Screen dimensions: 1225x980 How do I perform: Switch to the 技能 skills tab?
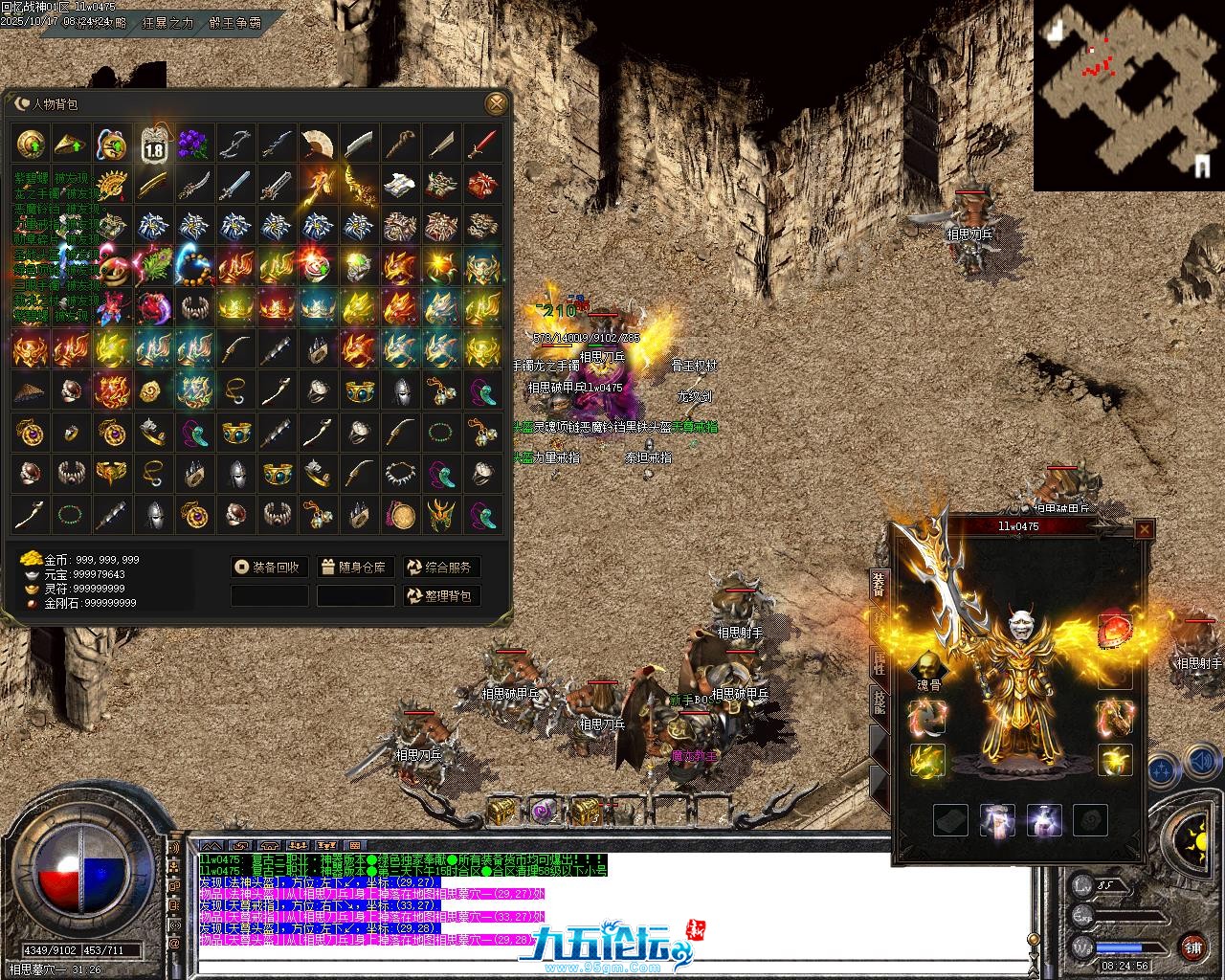point(878,702)
